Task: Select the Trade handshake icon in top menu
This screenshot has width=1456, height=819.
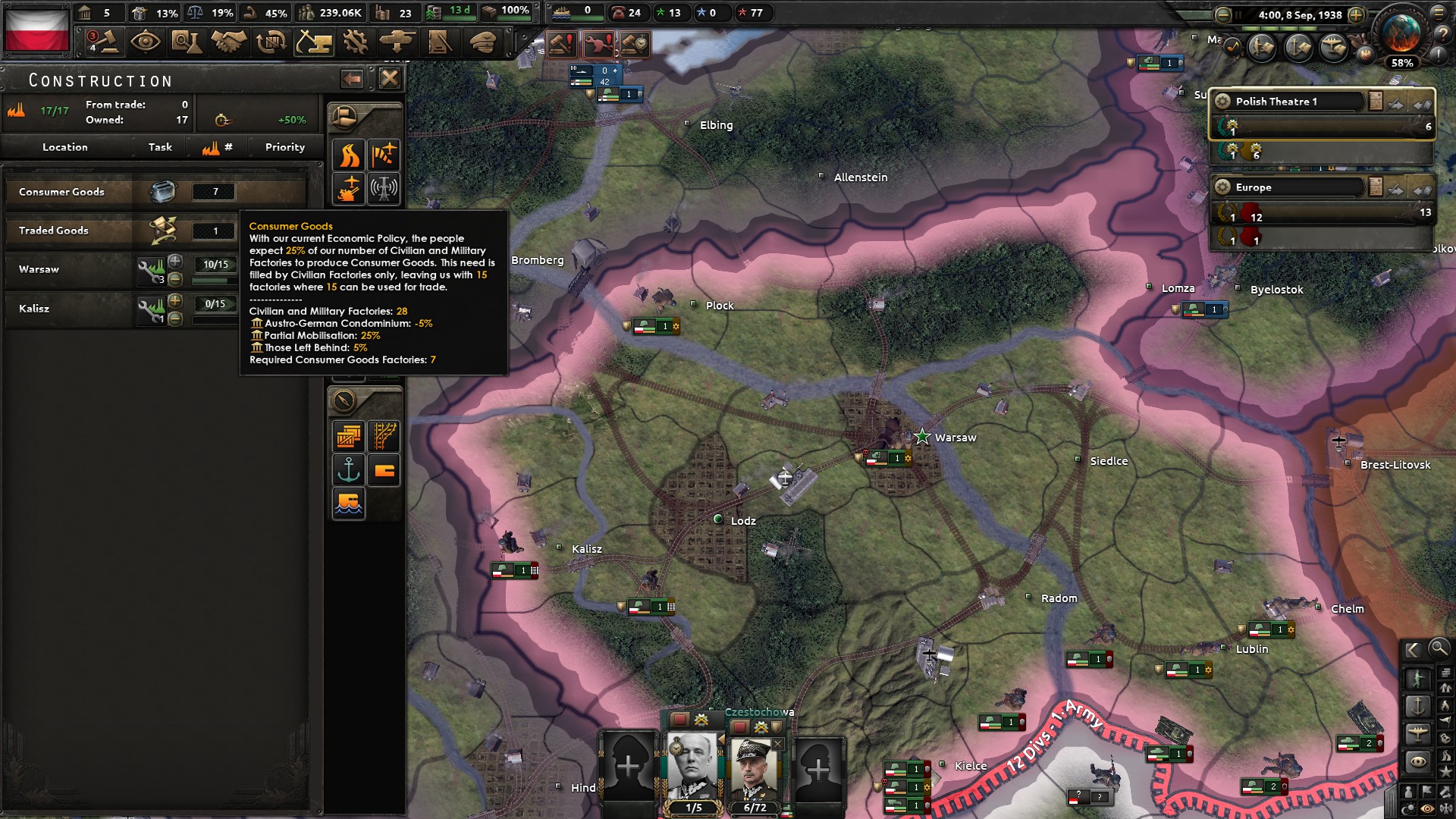Action: point(228,42)
